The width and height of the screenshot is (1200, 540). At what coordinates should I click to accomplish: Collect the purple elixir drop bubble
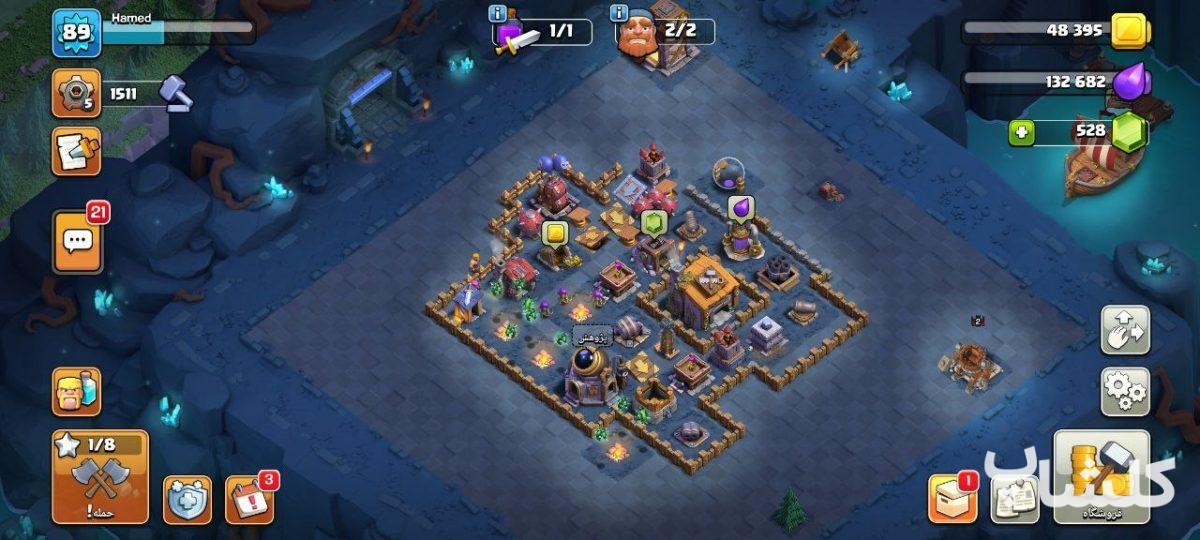click(x=741, y=207)
